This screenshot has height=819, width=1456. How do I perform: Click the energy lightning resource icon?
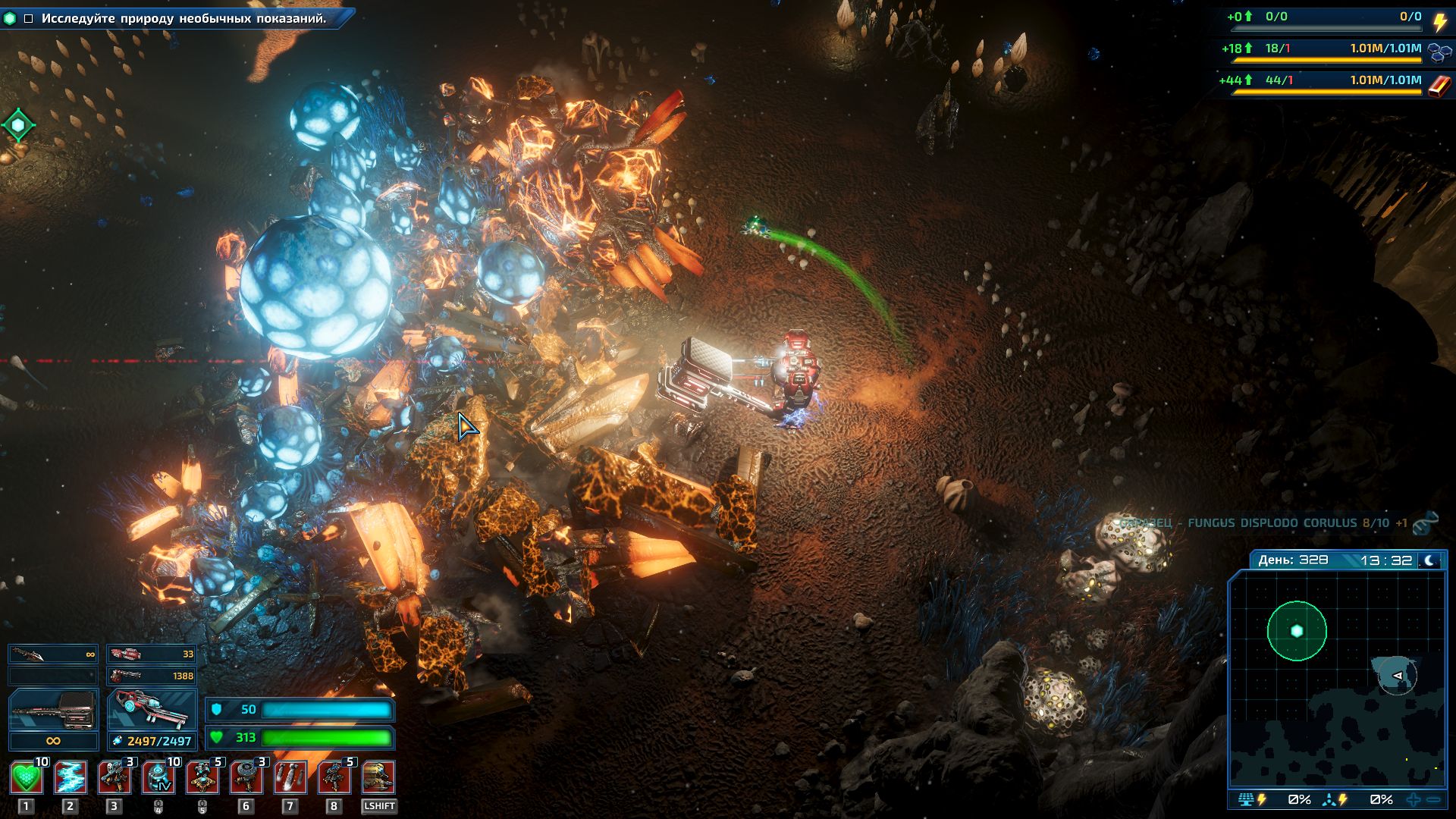coord(1439,21)
